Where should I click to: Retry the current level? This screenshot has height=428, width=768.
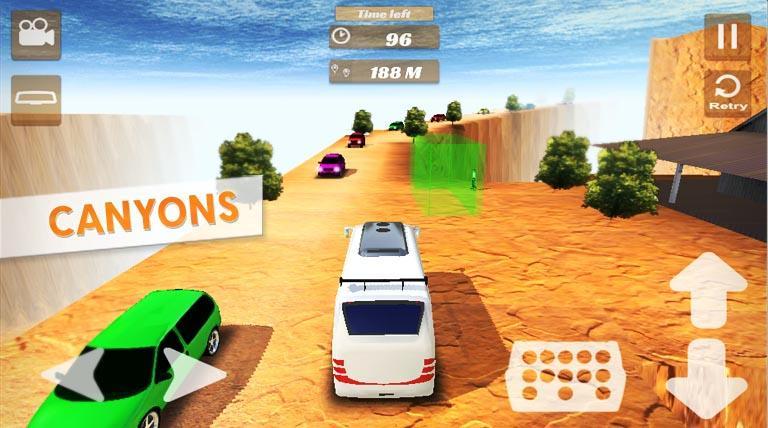click(727, 92)
